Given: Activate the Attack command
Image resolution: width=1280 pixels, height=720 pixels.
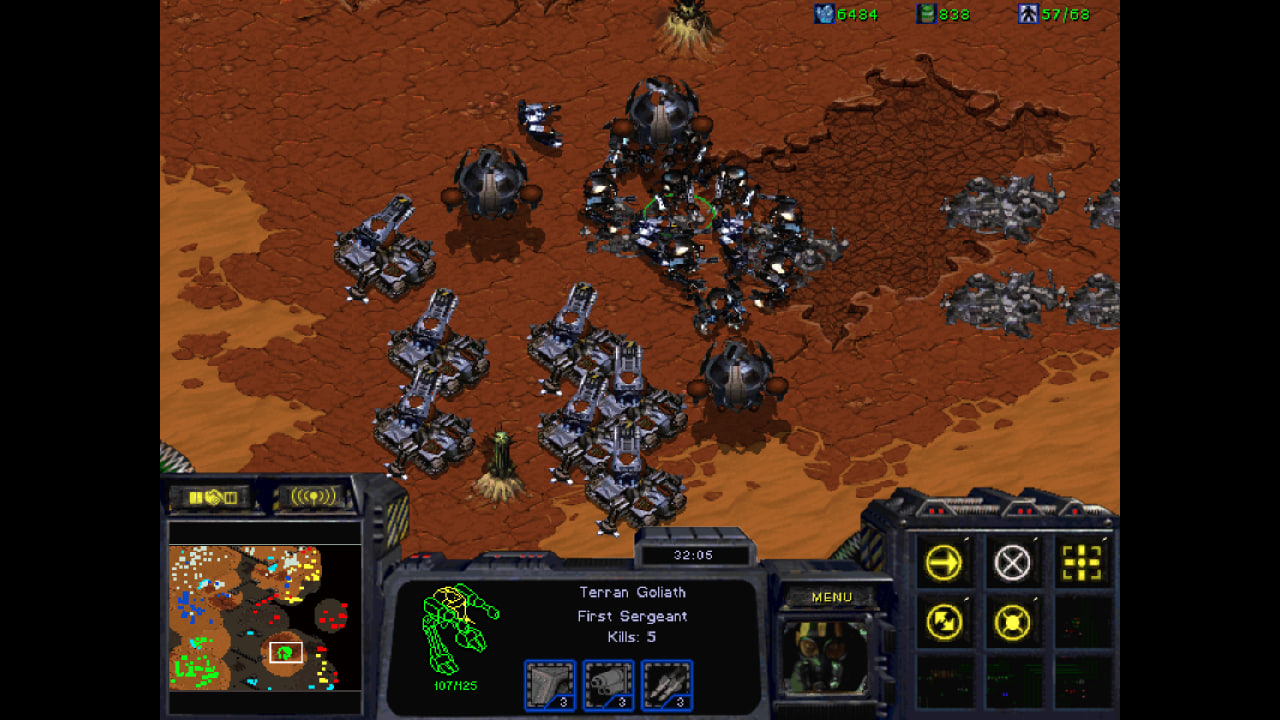Looking at the screenshot, I should [1081, 563].
